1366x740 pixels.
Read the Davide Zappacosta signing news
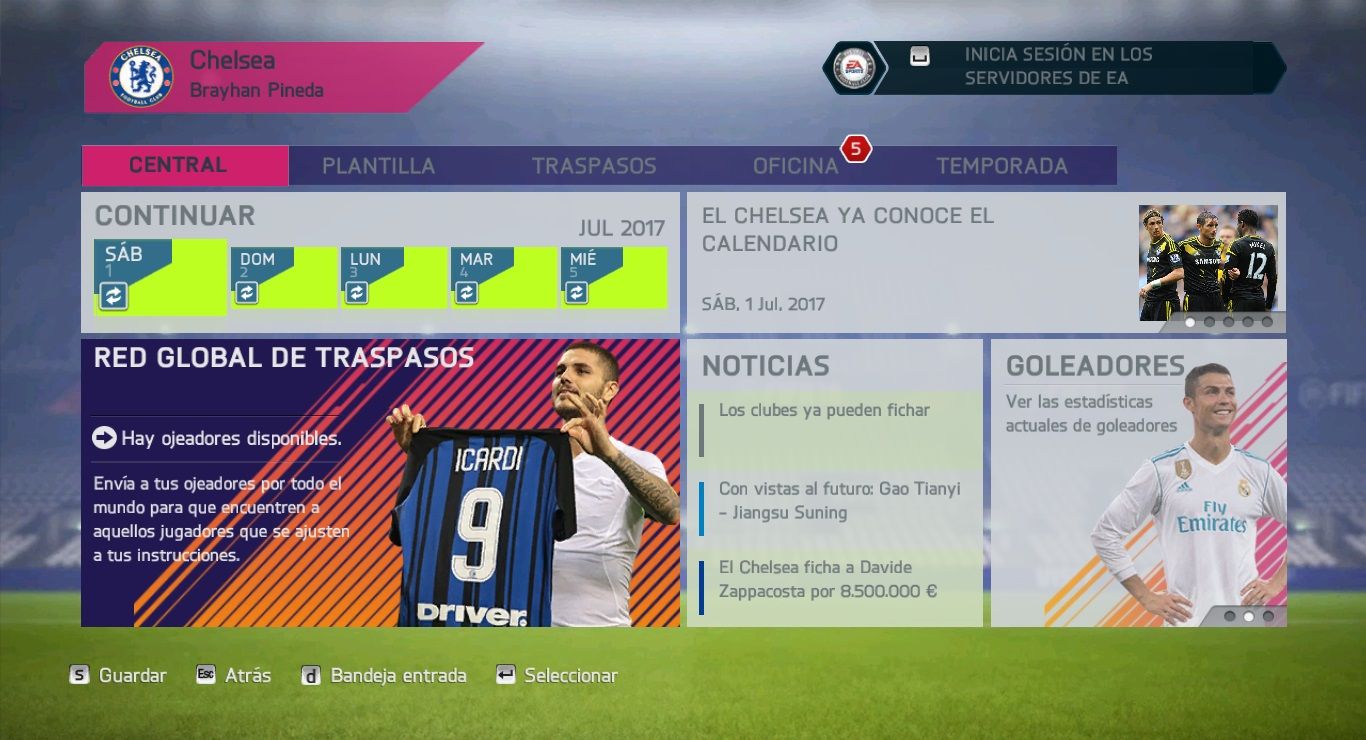point(835,580)
